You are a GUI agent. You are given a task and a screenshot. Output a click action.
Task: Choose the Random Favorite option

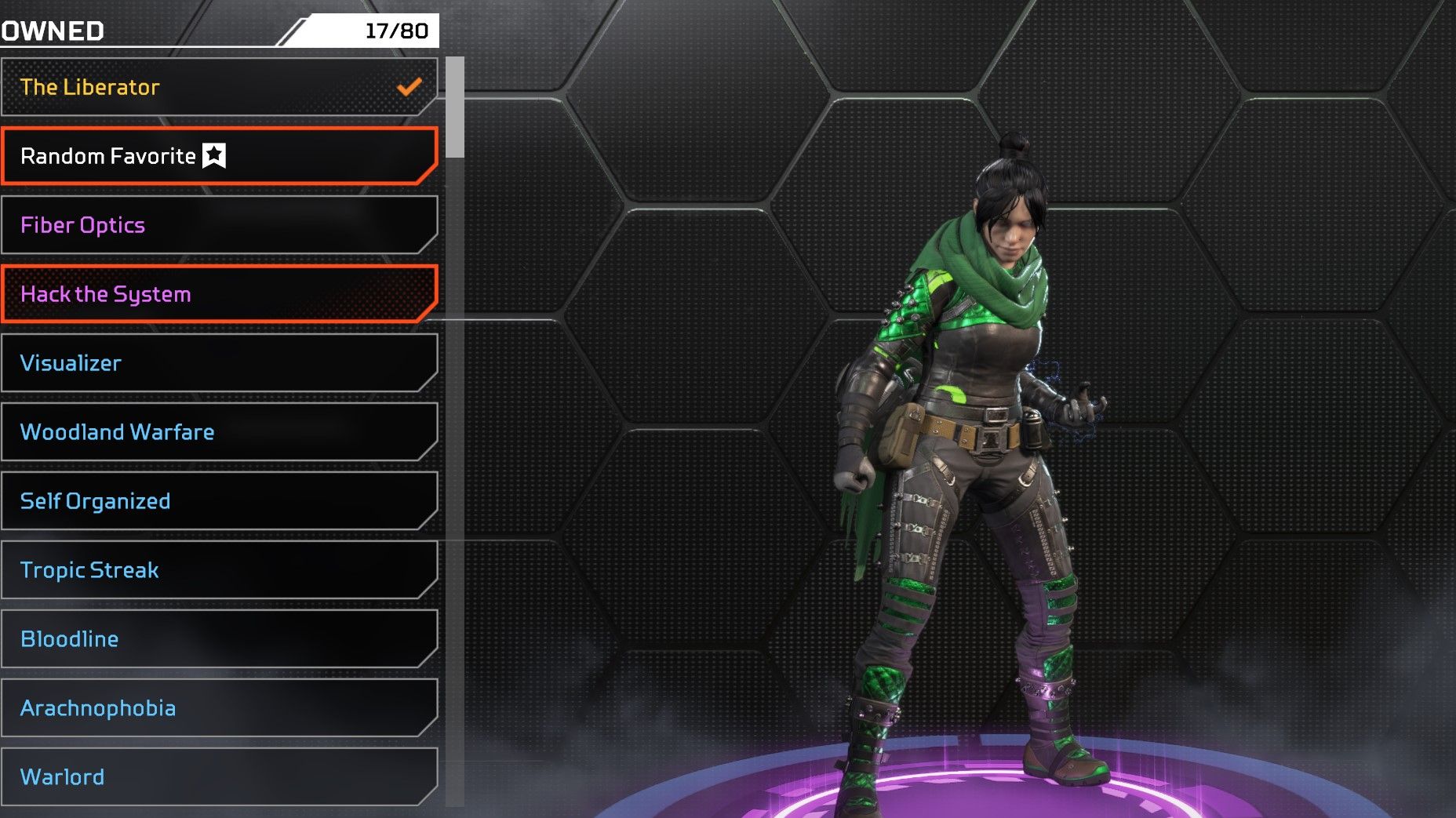point(218,156)
